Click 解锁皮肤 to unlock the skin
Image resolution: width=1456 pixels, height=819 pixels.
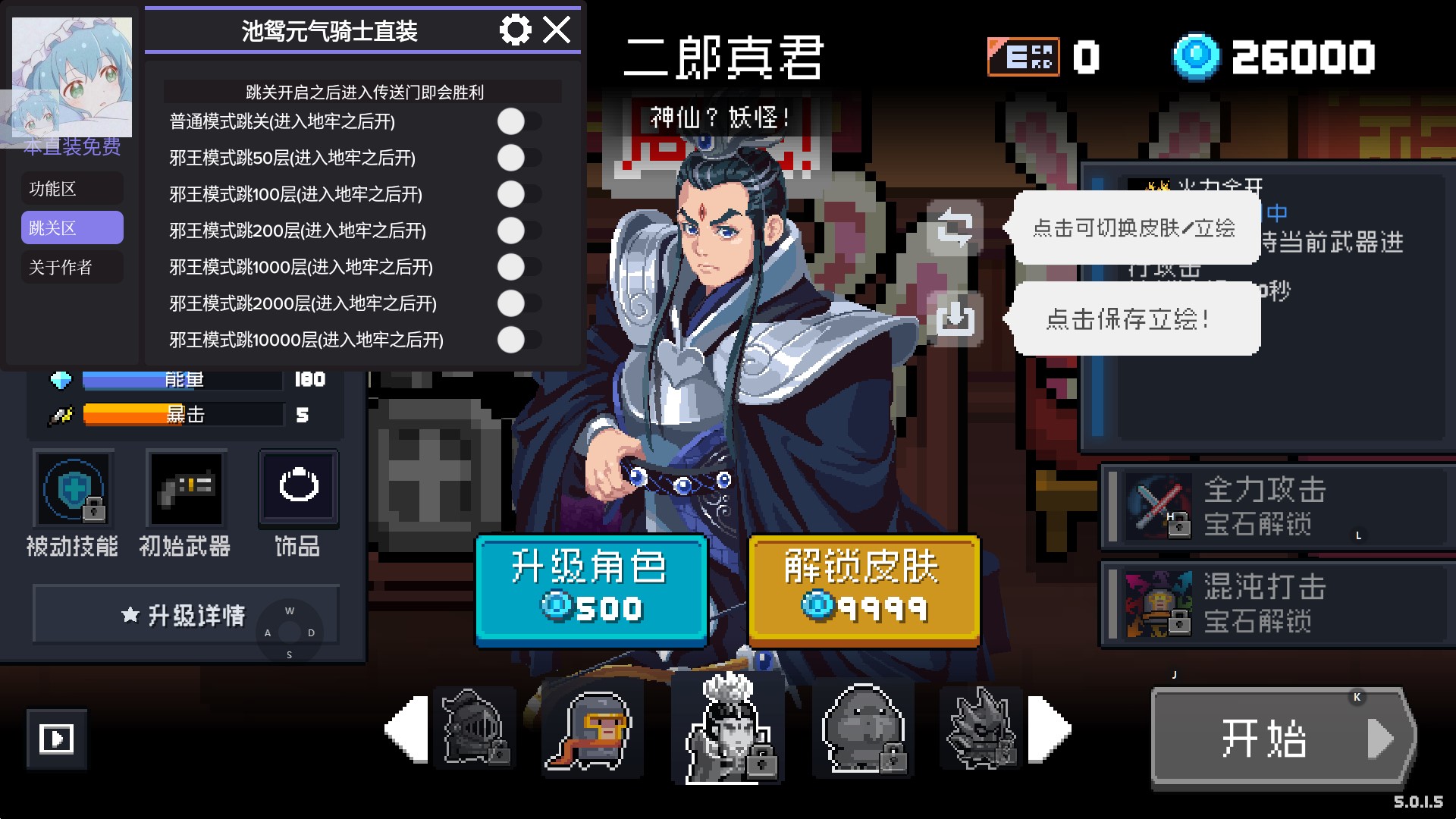[x=863, y=590]
